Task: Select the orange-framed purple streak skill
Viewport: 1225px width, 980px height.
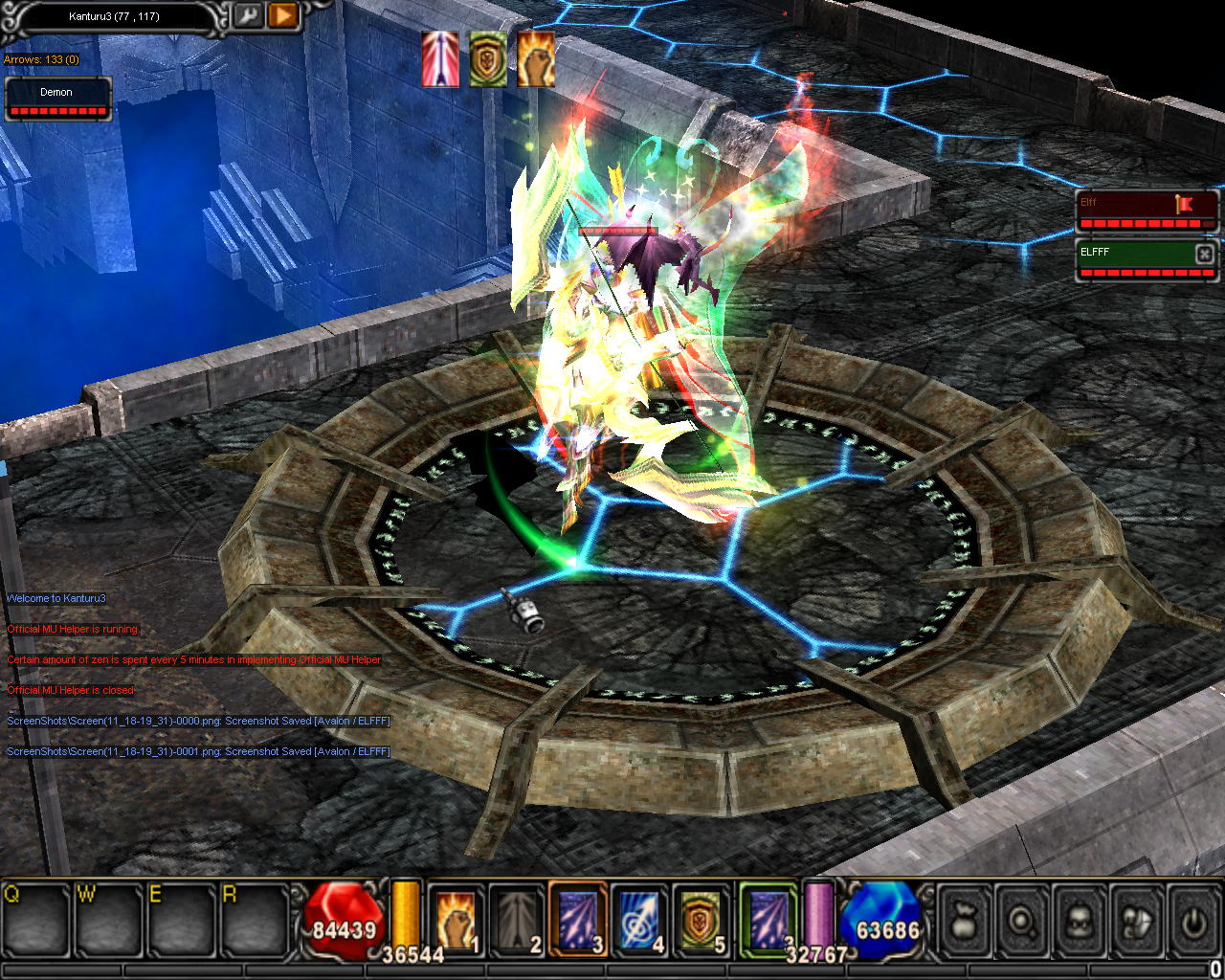Action: click(578, 921)
